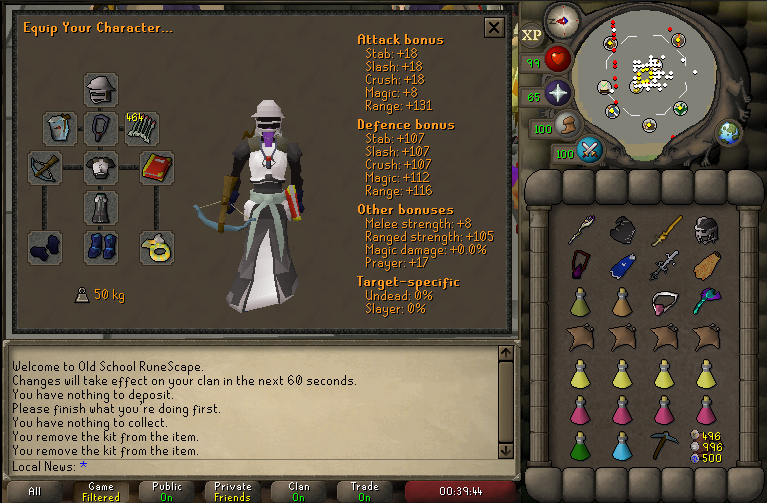Click the compass to face north

[561, 18]
